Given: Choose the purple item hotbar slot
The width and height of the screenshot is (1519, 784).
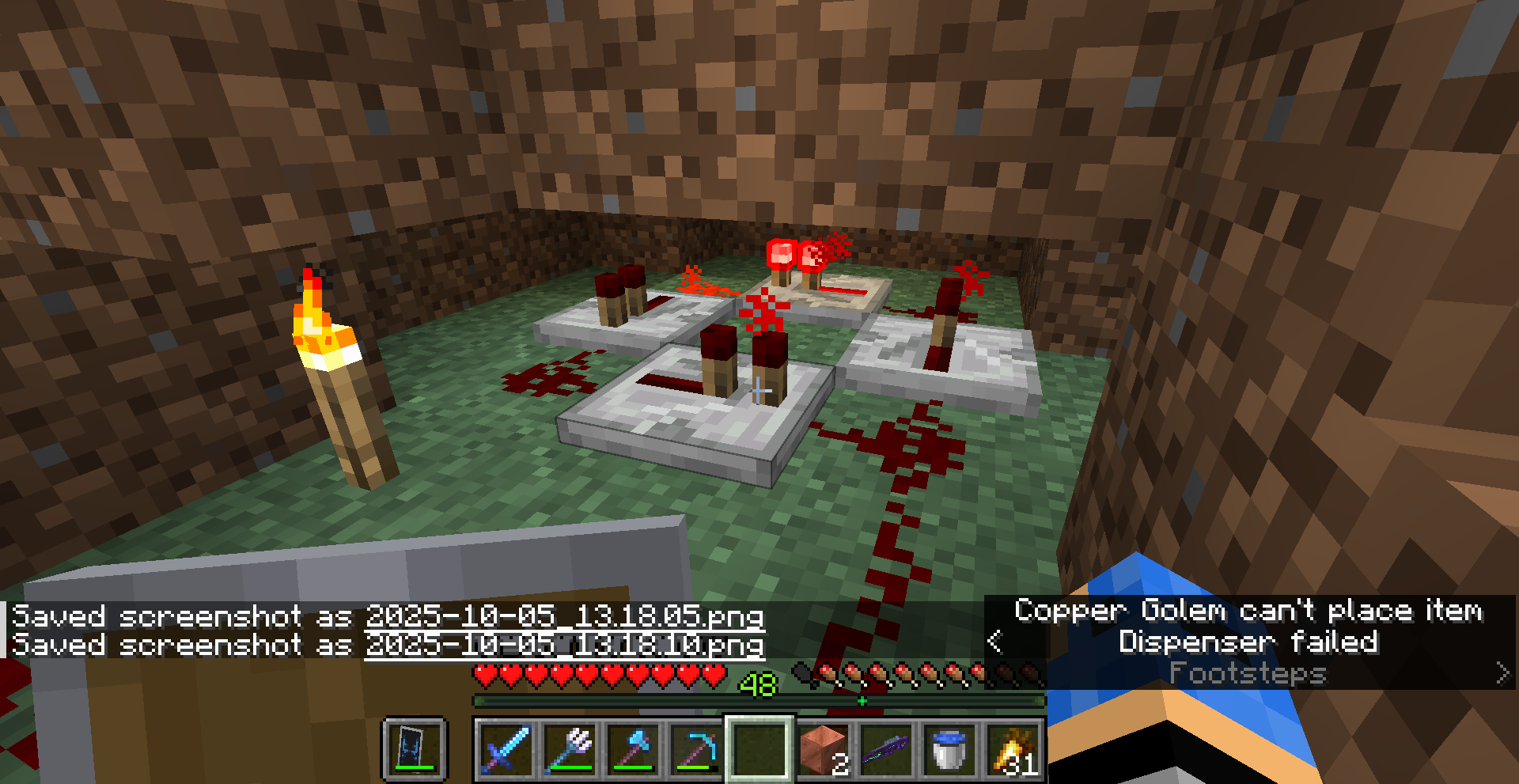Looking at the screenshot, I should (x=885, y=749).
